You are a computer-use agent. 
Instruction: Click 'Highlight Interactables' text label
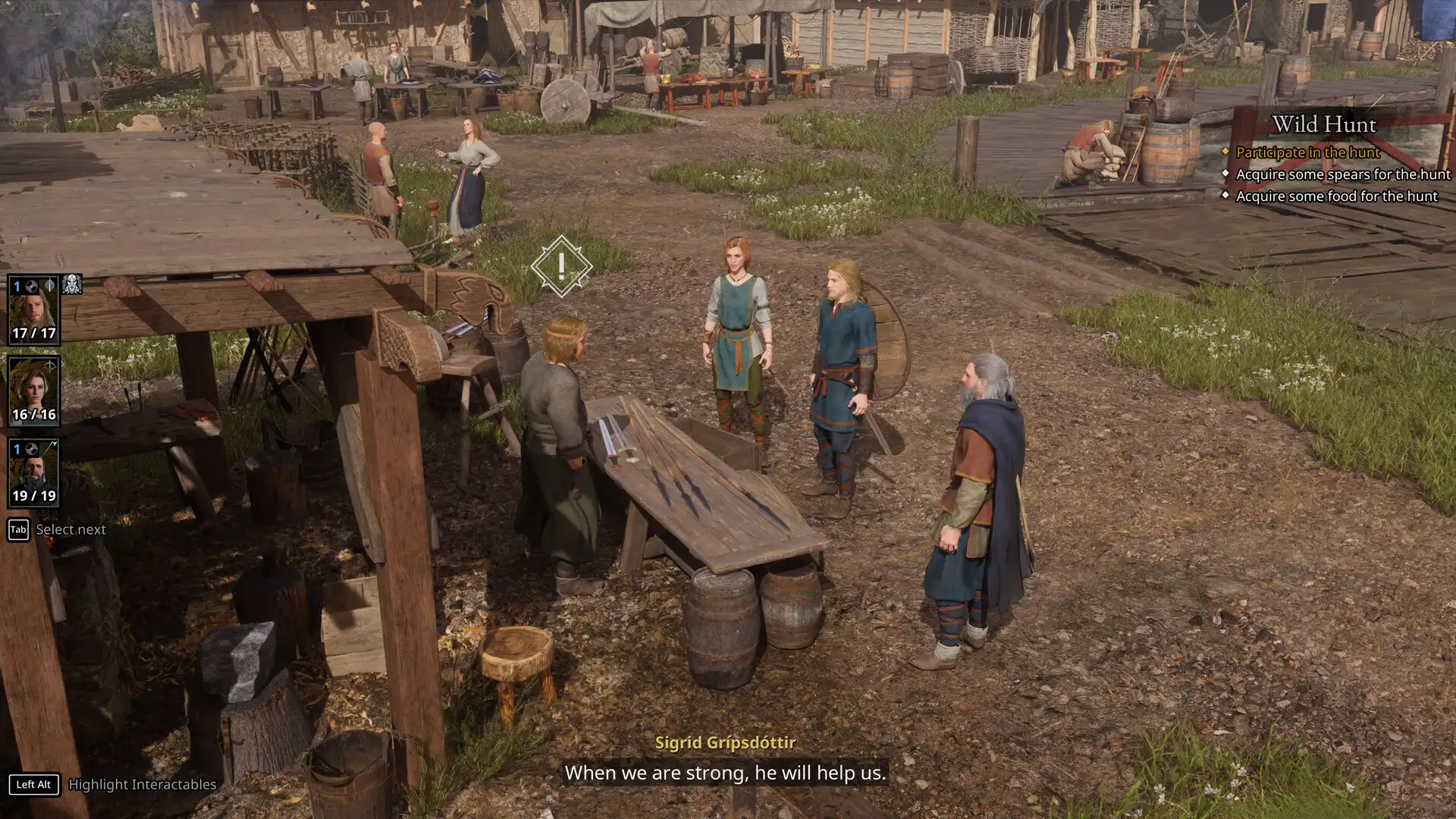click(141, 785)
